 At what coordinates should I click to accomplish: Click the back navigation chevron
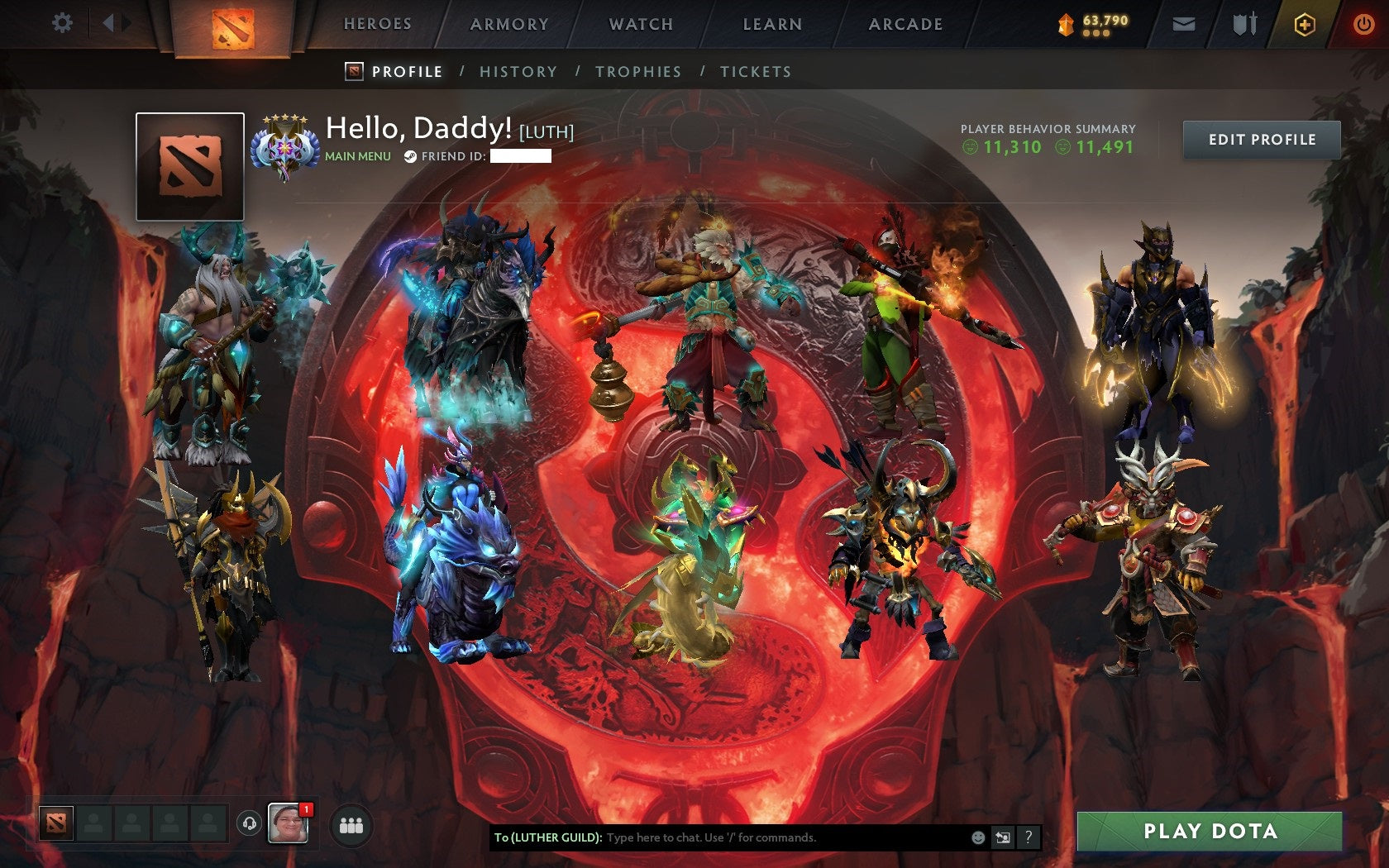107,24
